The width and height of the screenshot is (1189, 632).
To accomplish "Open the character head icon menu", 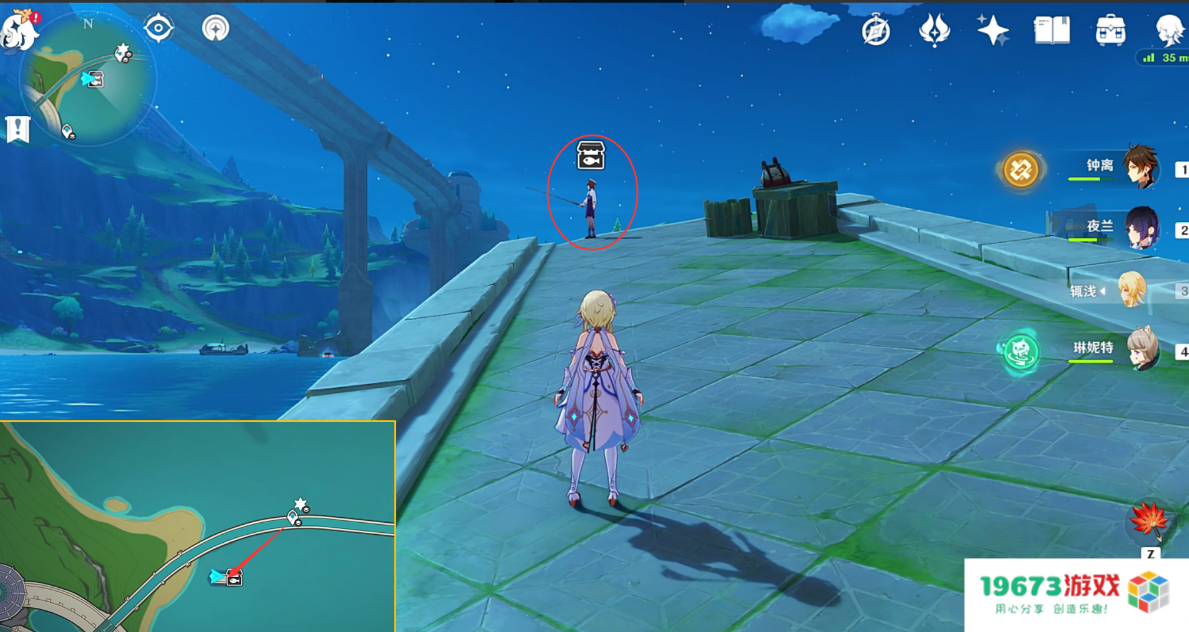I will pyautogui.click(x=1168, y=31).
